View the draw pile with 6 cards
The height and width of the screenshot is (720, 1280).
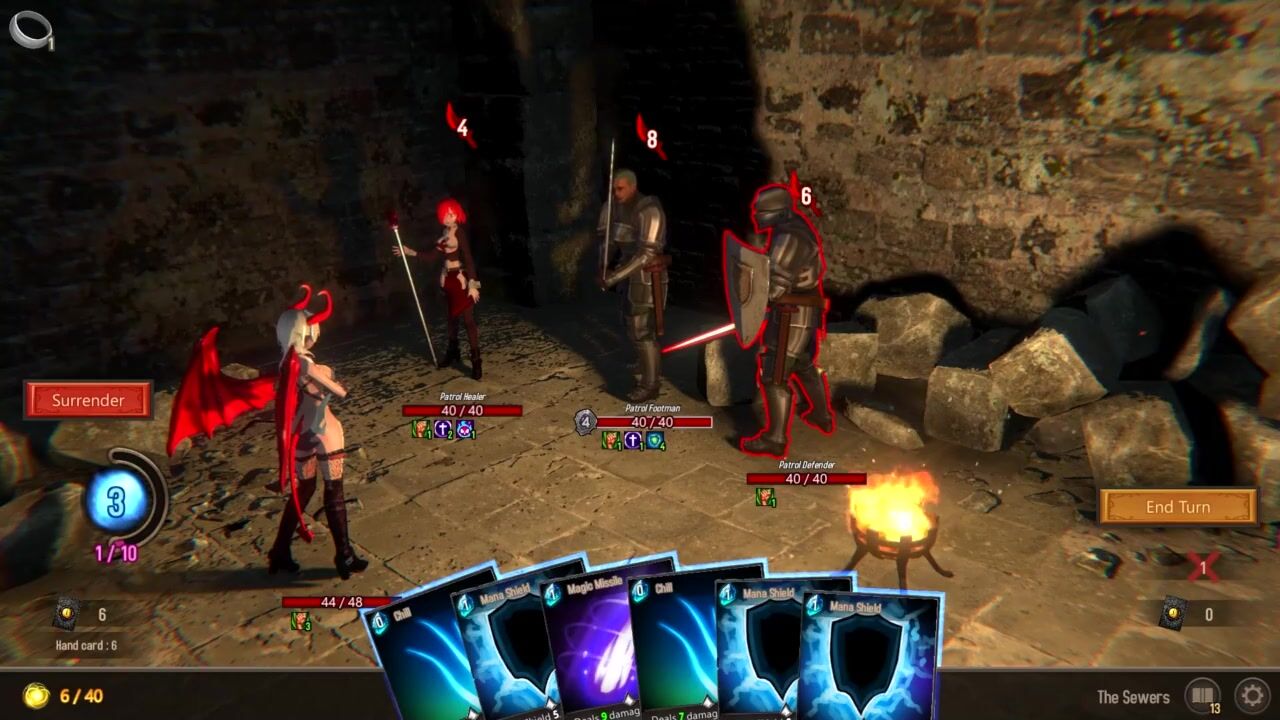click(67, 614)
